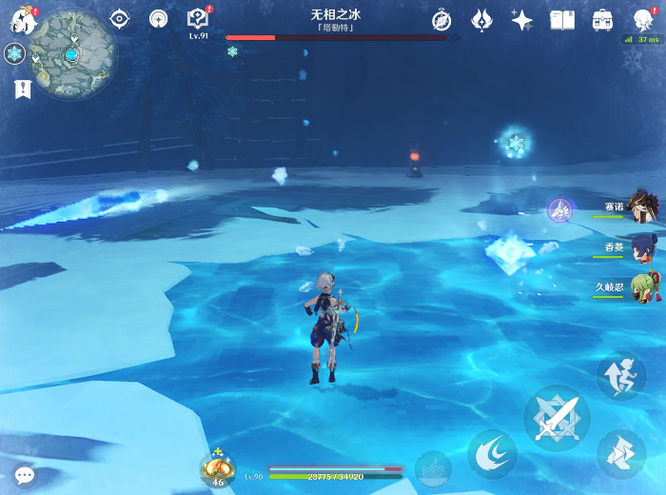This screenshot has height=495, width=666.
Task: Toggle the eye-shaped elemental sight icon
Action: point(120,19)
